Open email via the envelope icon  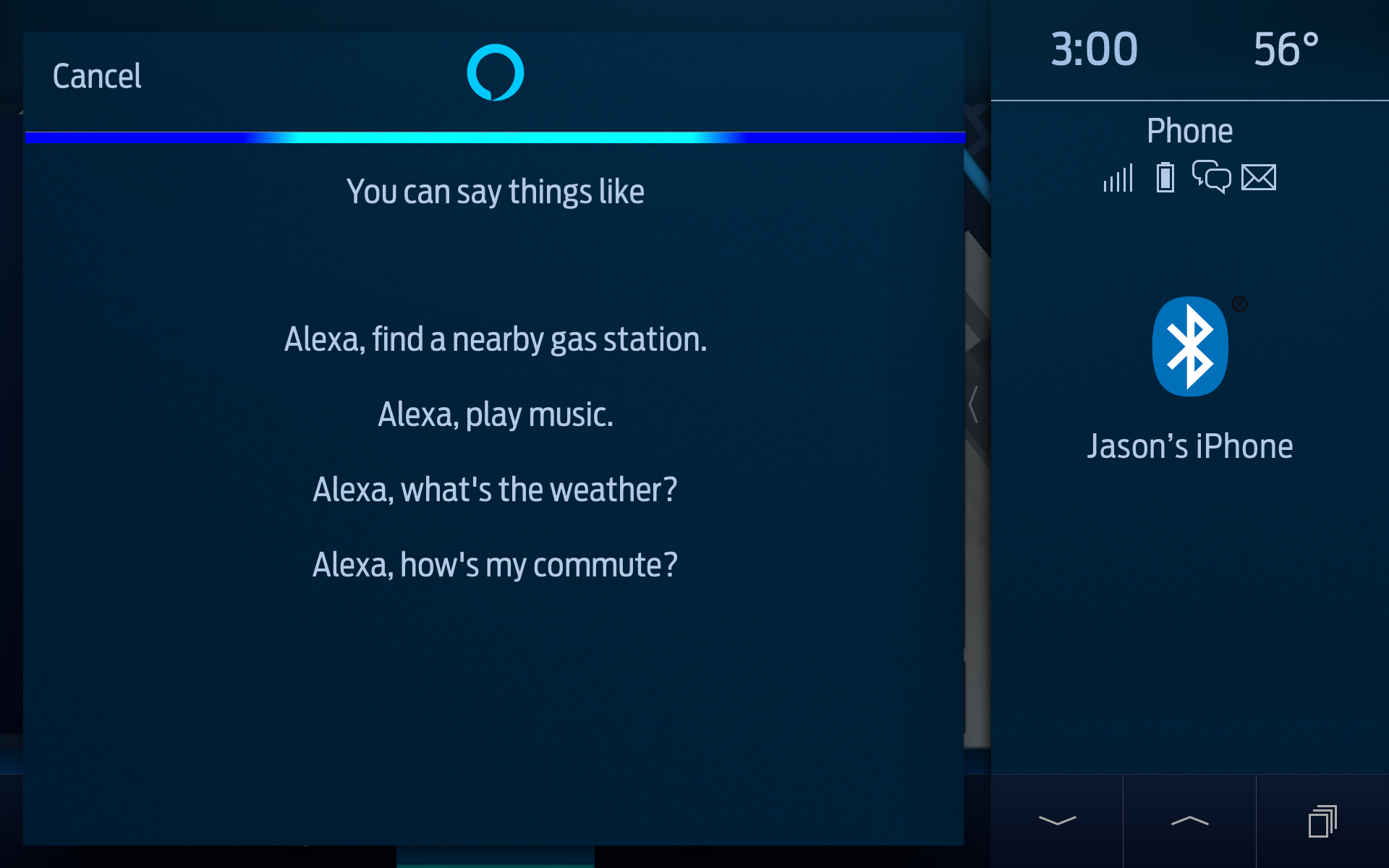point(1257,177)
